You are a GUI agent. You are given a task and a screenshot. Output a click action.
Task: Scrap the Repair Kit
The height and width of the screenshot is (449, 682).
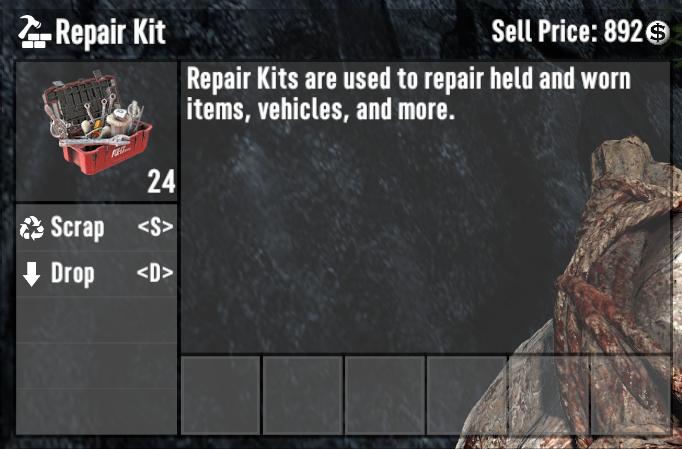(x=96, y=228)
